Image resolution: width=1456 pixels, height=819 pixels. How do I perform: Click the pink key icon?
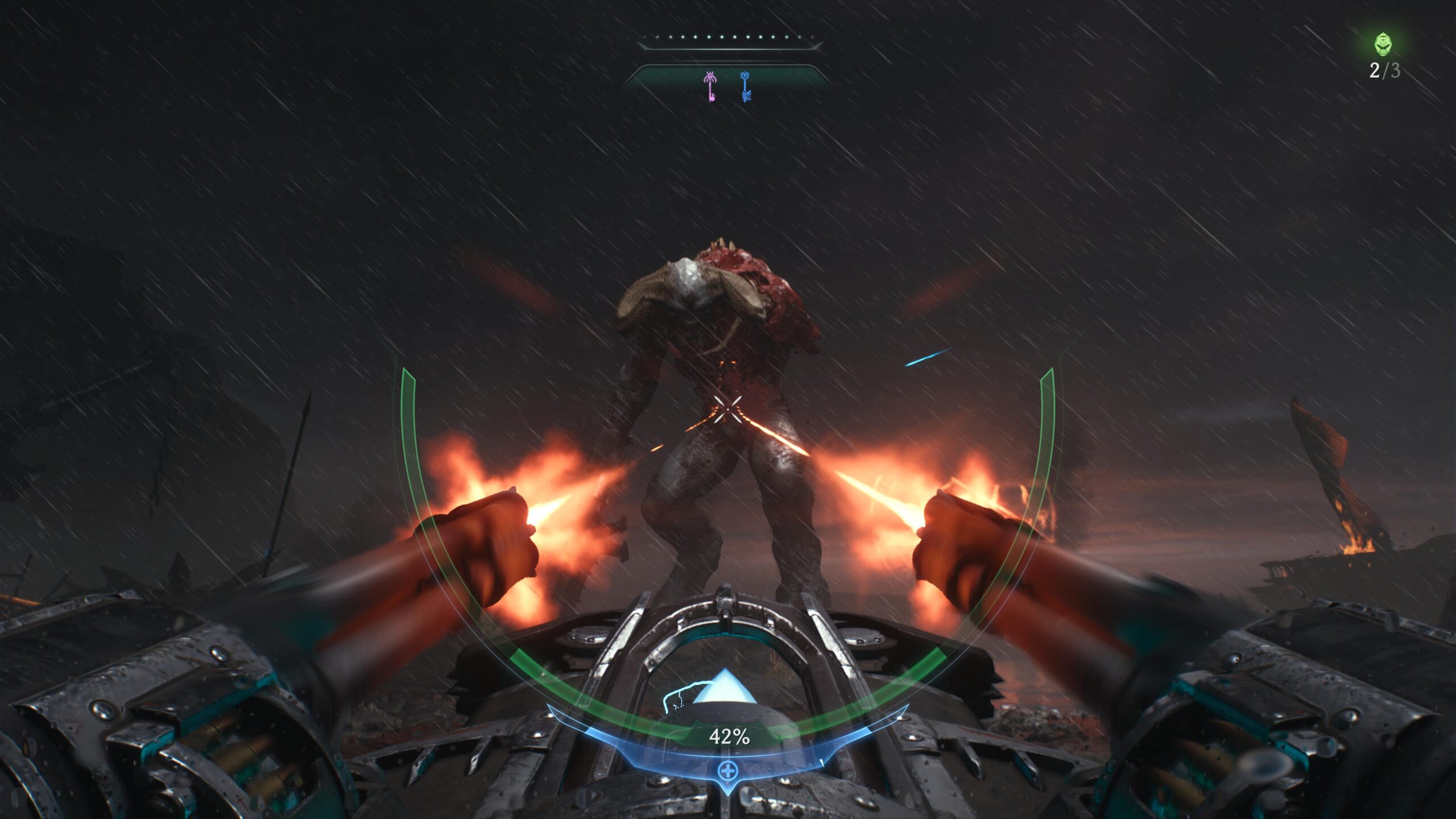pos(710,86)
